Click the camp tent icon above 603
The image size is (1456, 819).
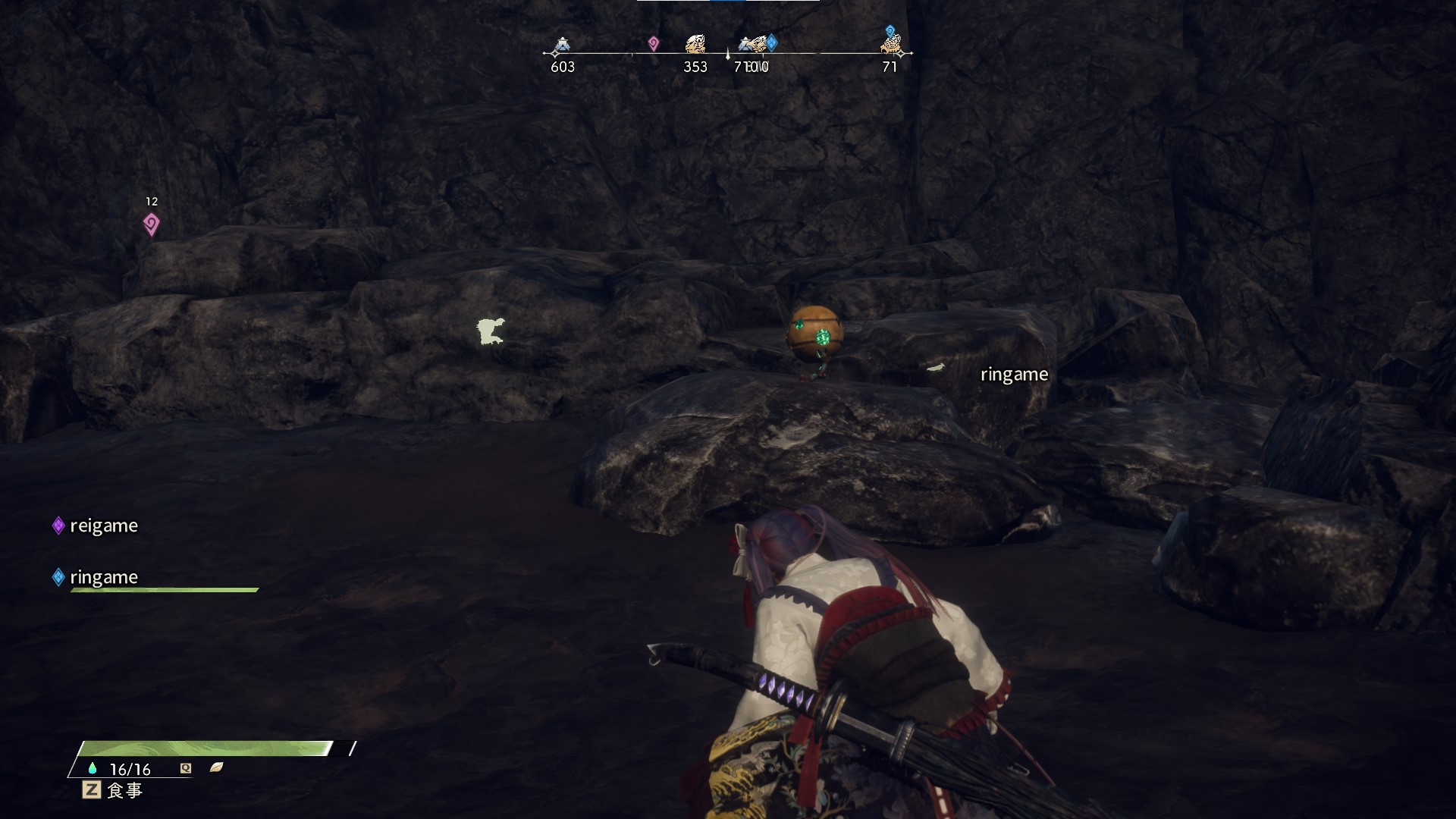pyautogui.click(x=562, y=45)
